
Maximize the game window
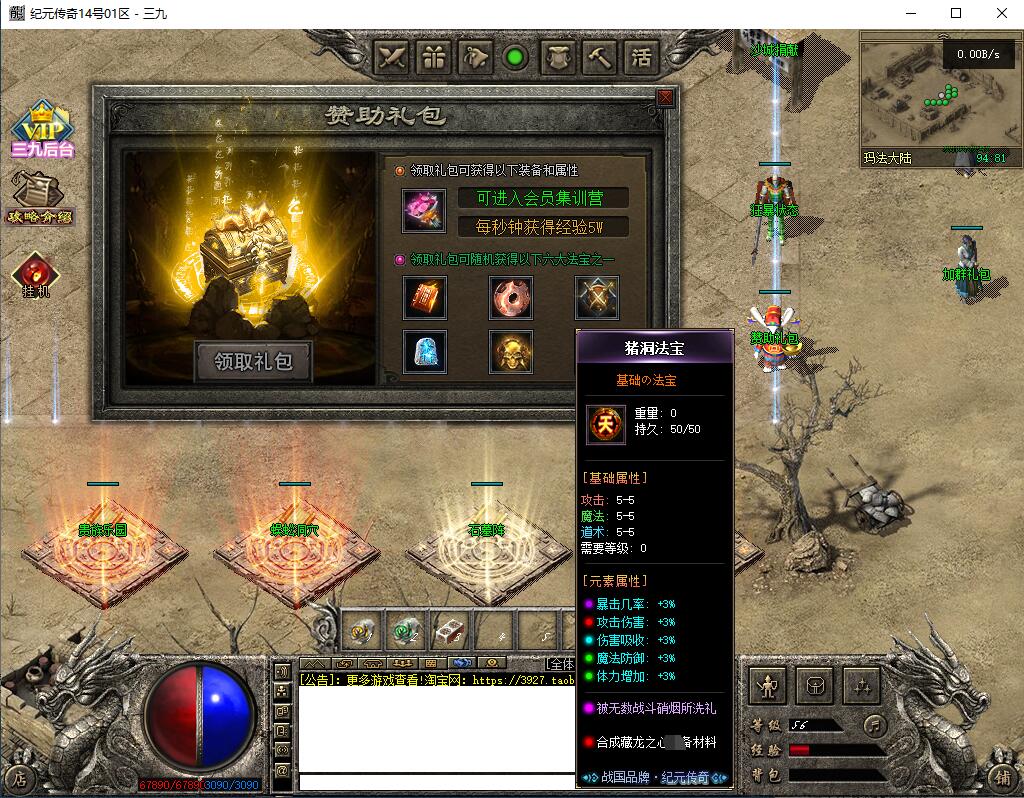[x=956, y=14]
